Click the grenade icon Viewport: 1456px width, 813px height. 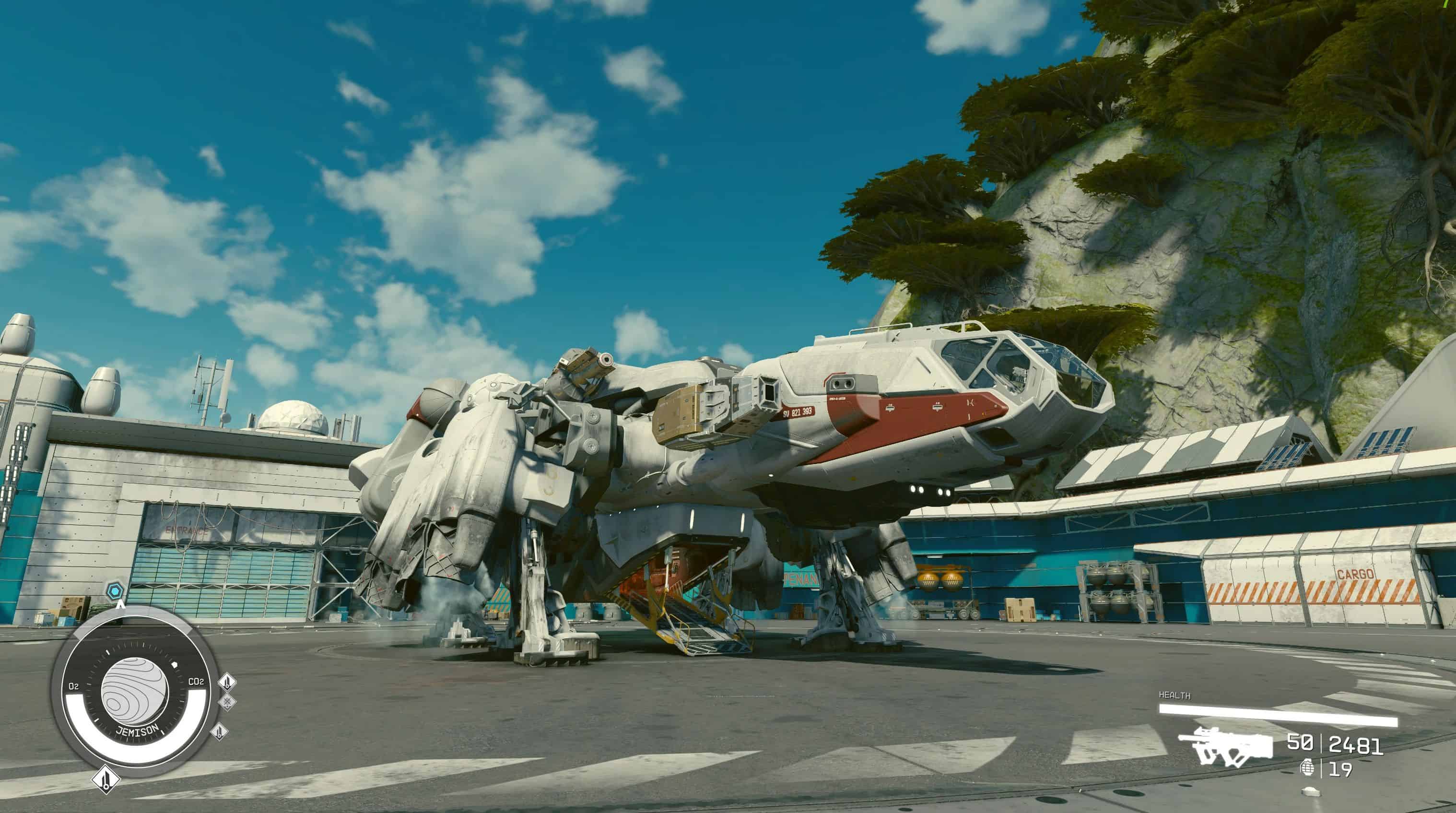(1307, 768)
